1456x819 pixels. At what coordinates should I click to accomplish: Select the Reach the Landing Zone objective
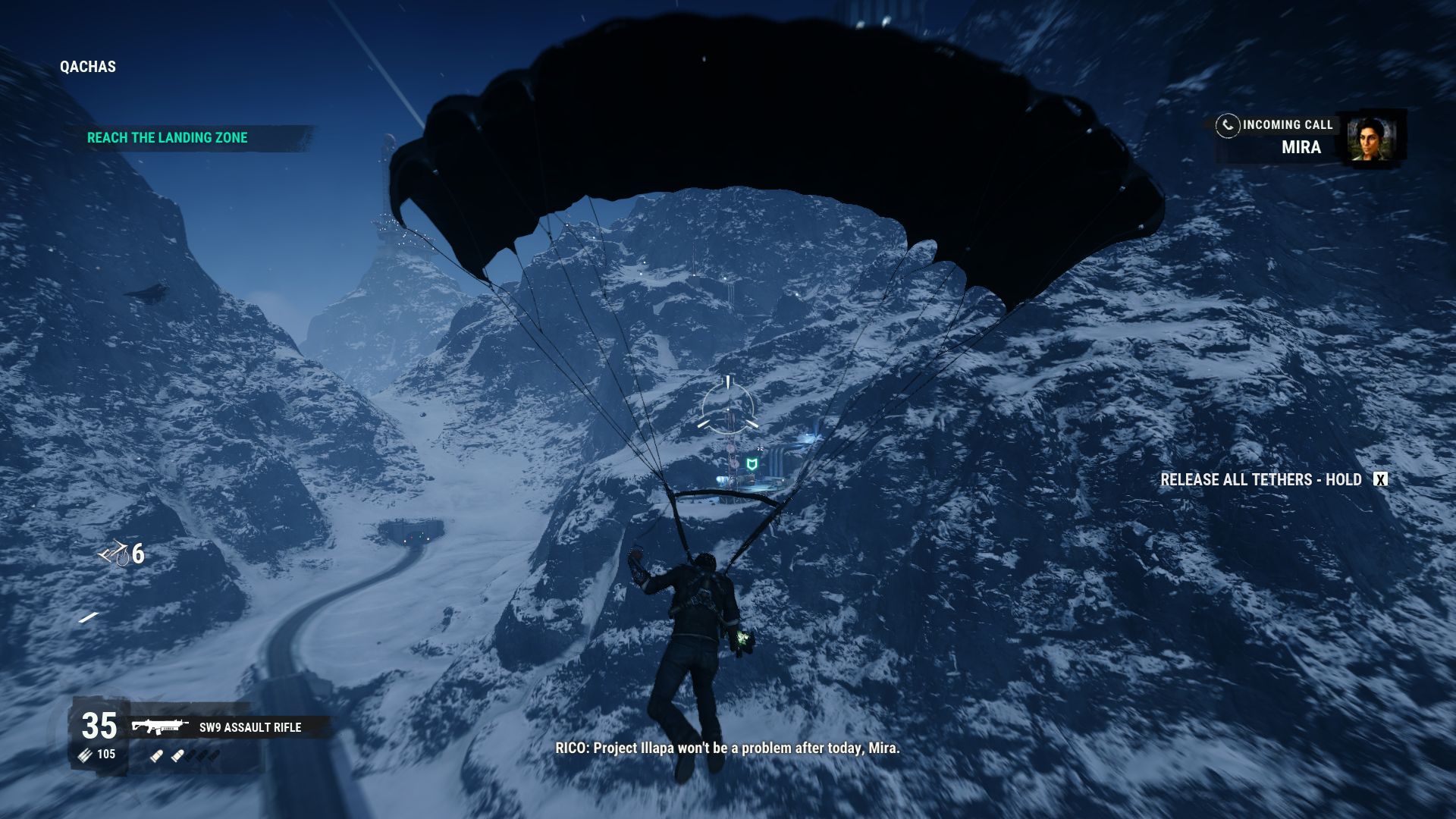[168, 138]
